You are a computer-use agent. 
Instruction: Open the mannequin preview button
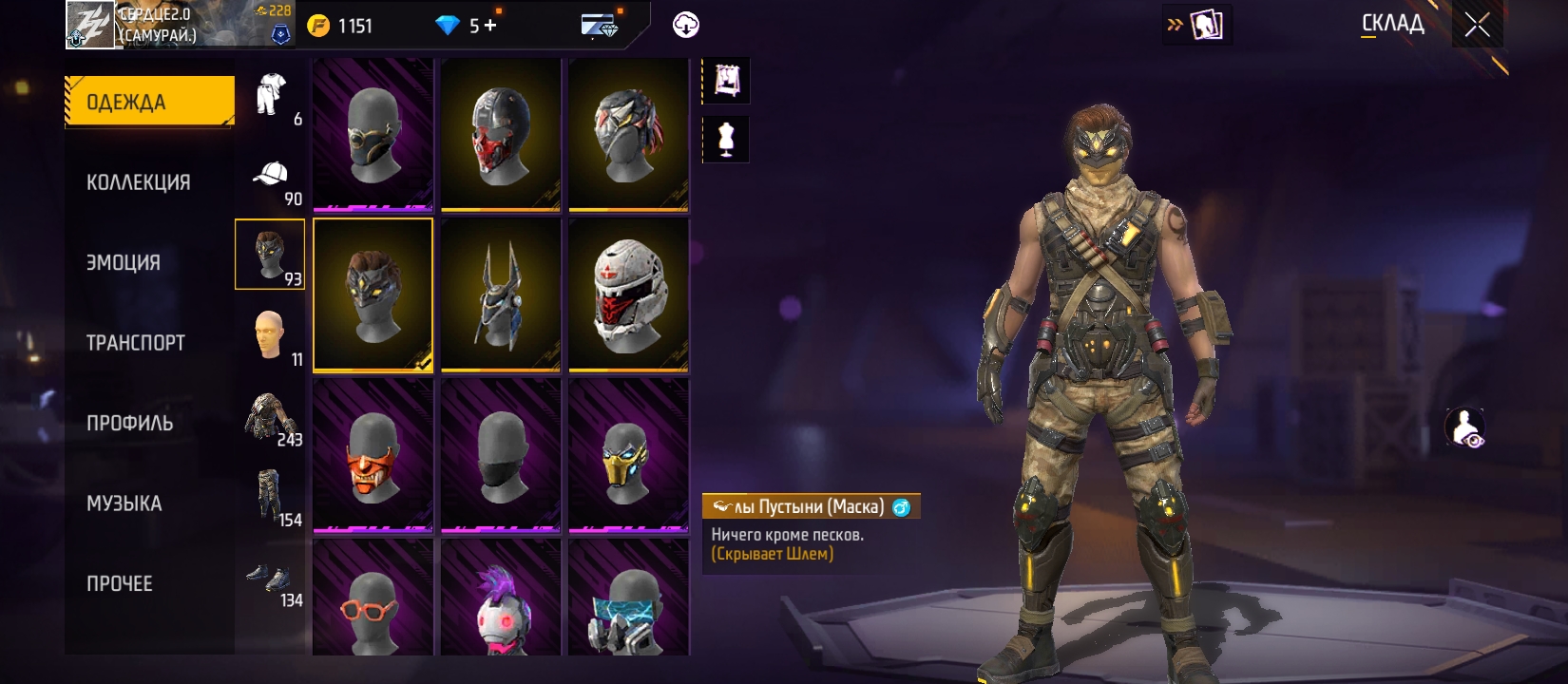726,140
